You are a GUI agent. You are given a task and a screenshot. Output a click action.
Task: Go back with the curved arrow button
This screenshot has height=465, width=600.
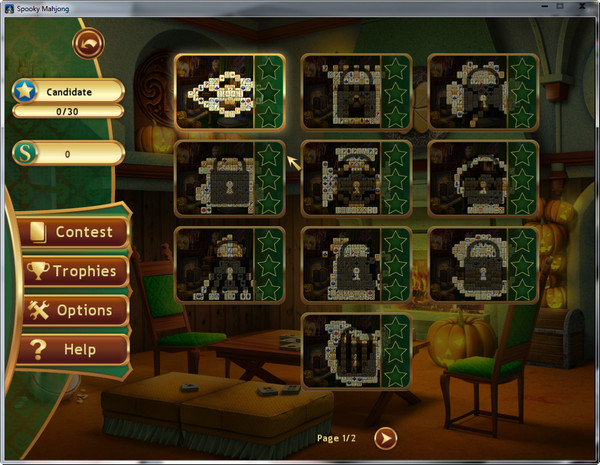(89, 44)
